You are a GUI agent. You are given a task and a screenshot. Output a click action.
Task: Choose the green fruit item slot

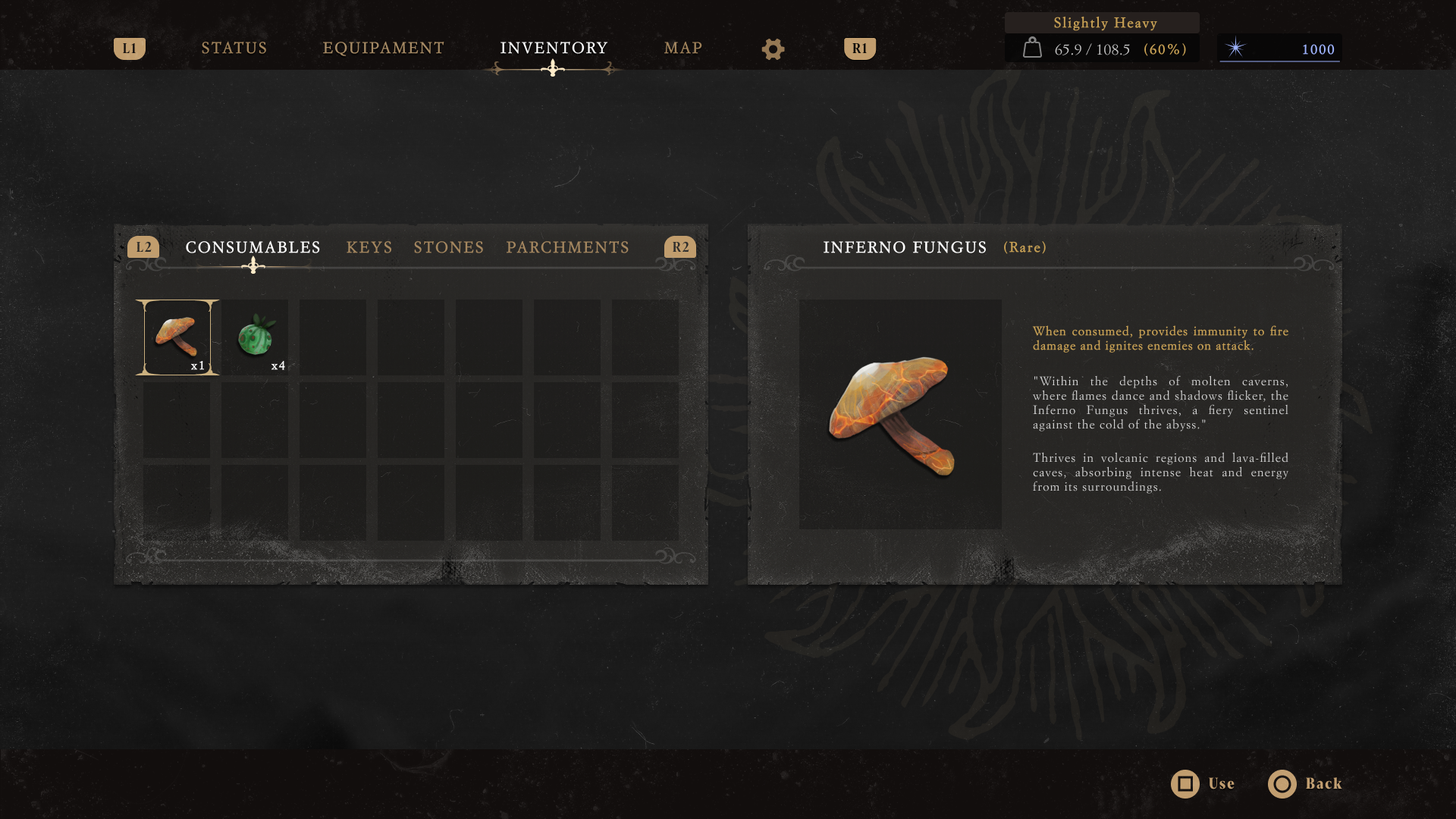point(256,337)
